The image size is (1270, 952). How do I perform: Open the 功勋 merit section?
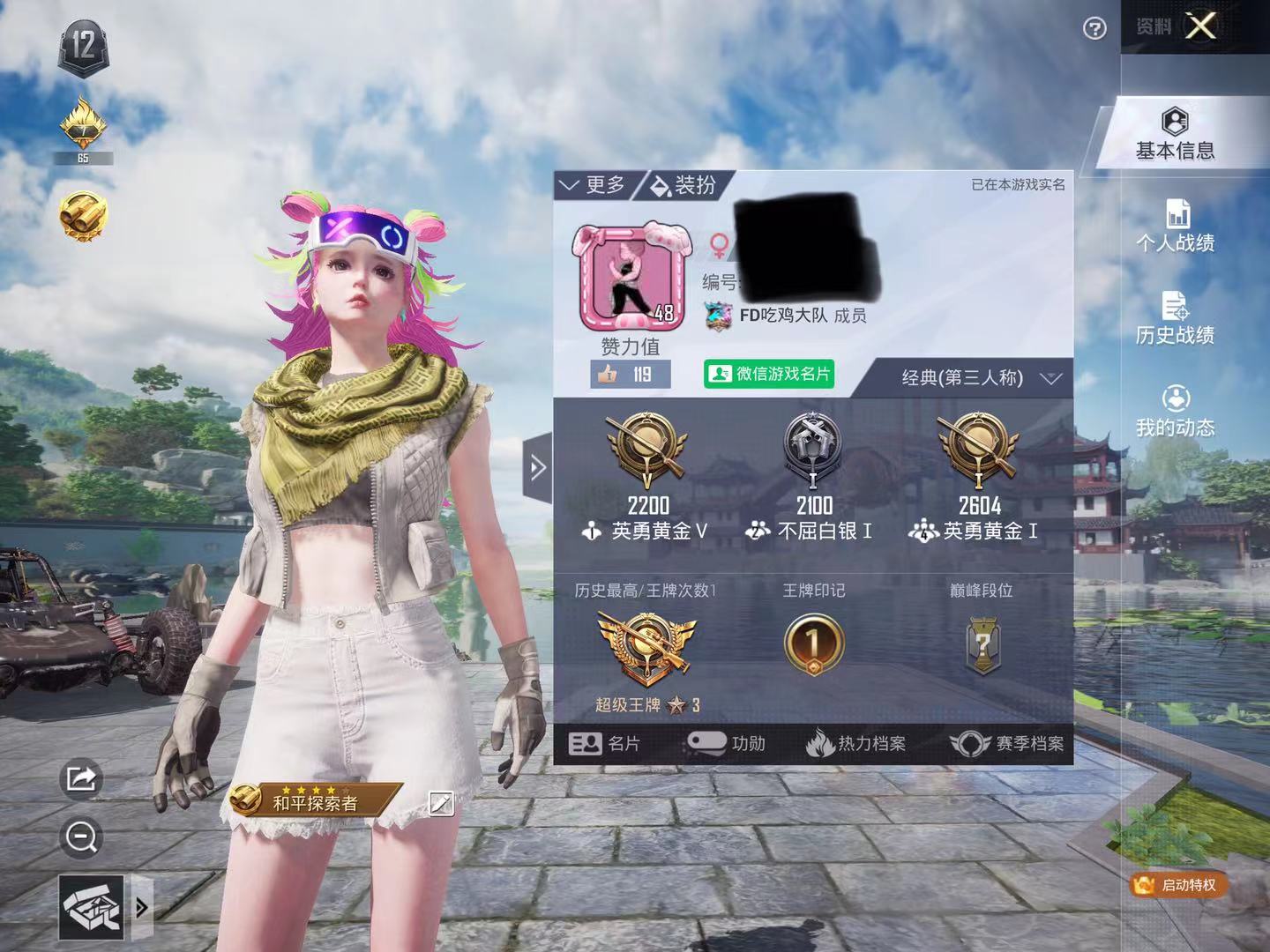tap(726, 744)
